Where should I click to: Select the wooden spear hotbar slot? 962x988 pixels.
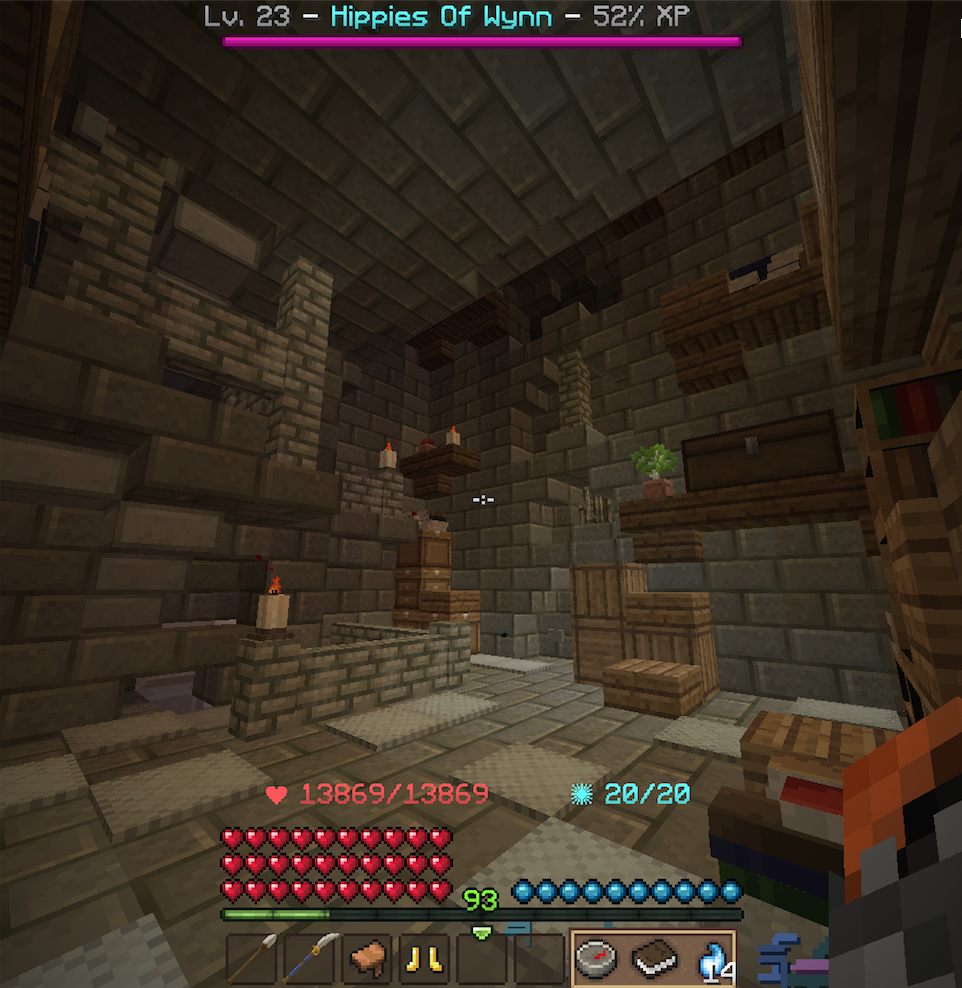point(253,960)
